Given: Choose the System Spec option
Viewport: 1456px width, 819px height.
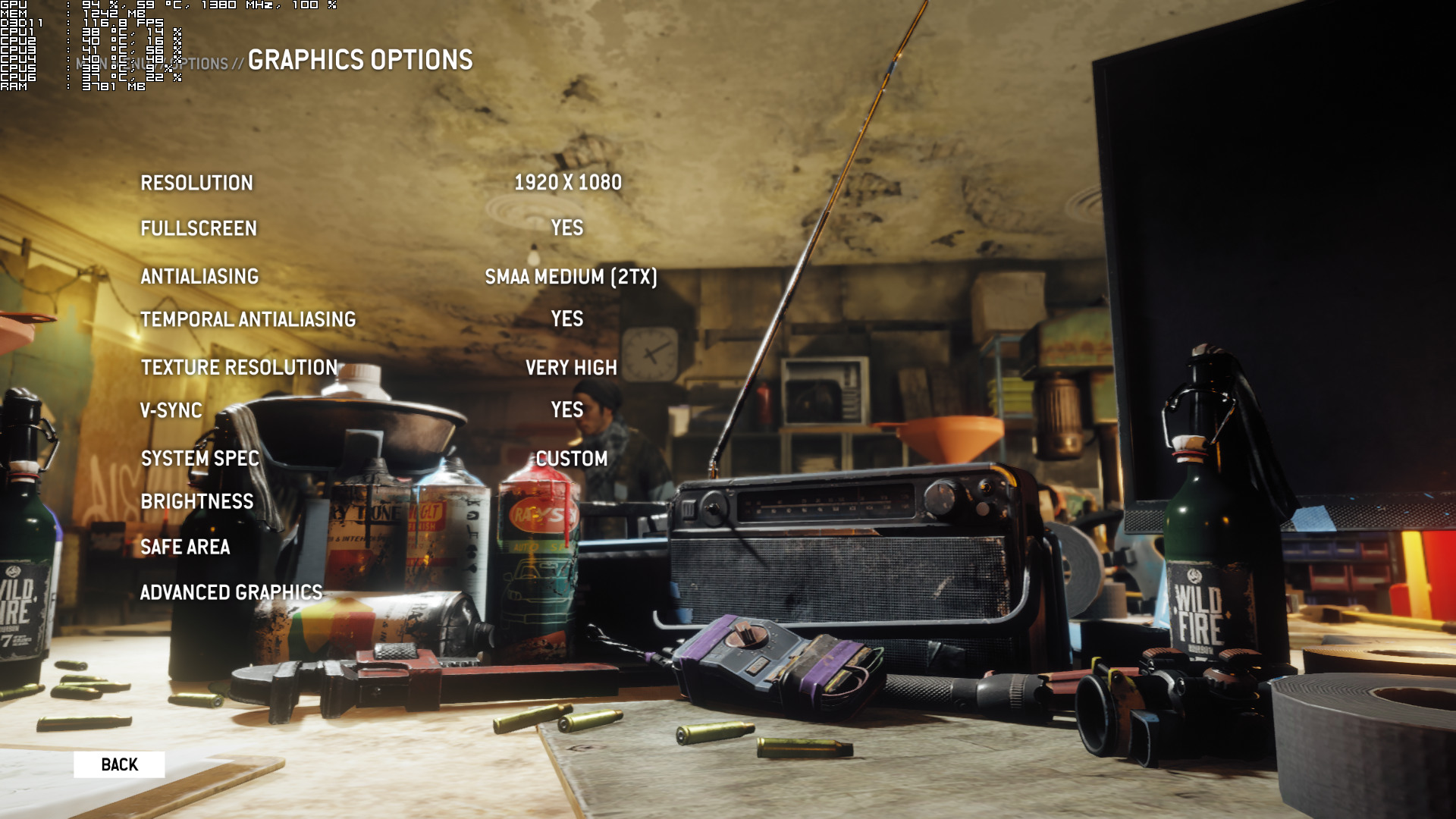Looking at the screenshot, I should 200,458.
